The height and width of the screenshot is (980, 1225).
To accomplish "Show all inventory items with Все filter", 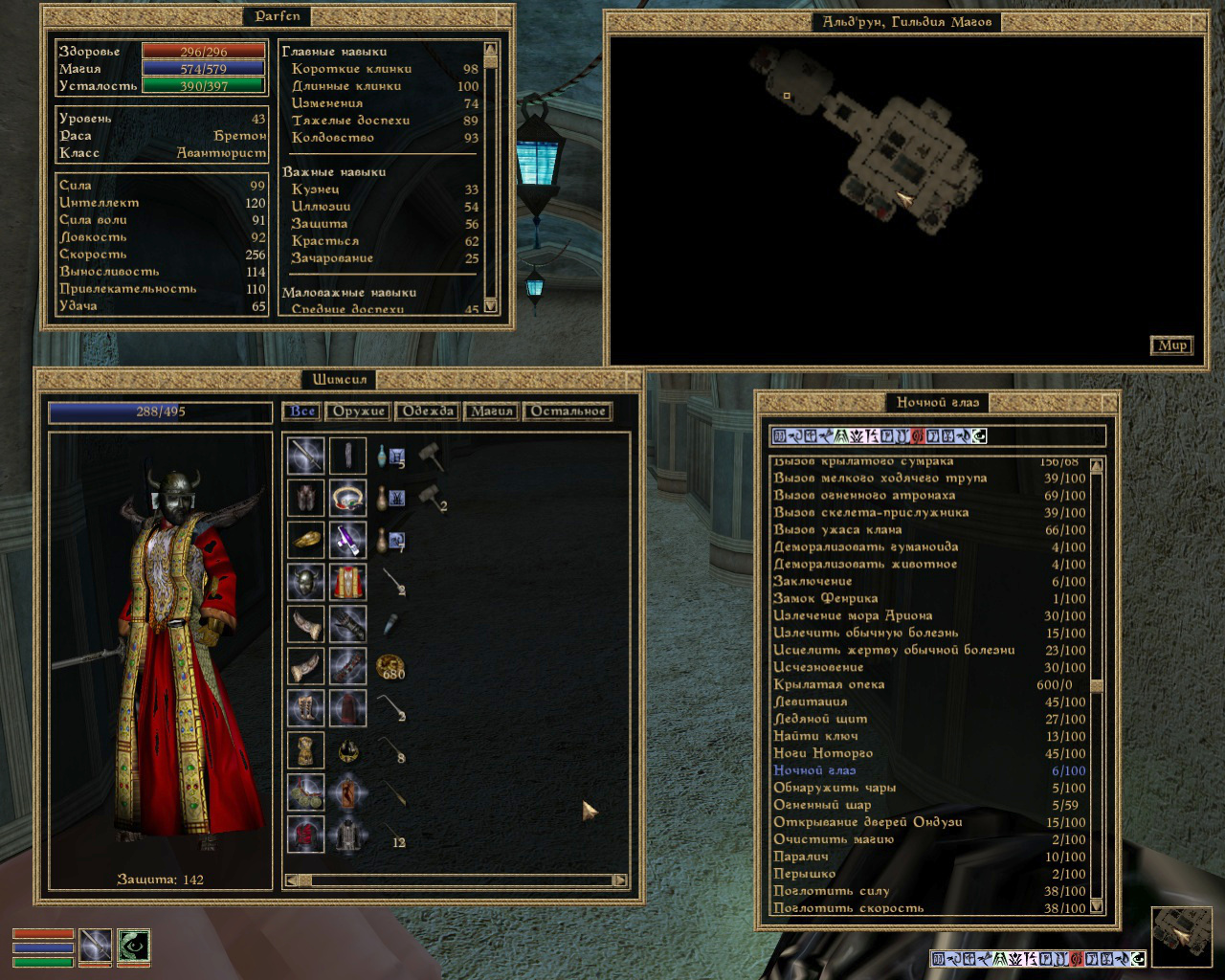I will point(301,412).
